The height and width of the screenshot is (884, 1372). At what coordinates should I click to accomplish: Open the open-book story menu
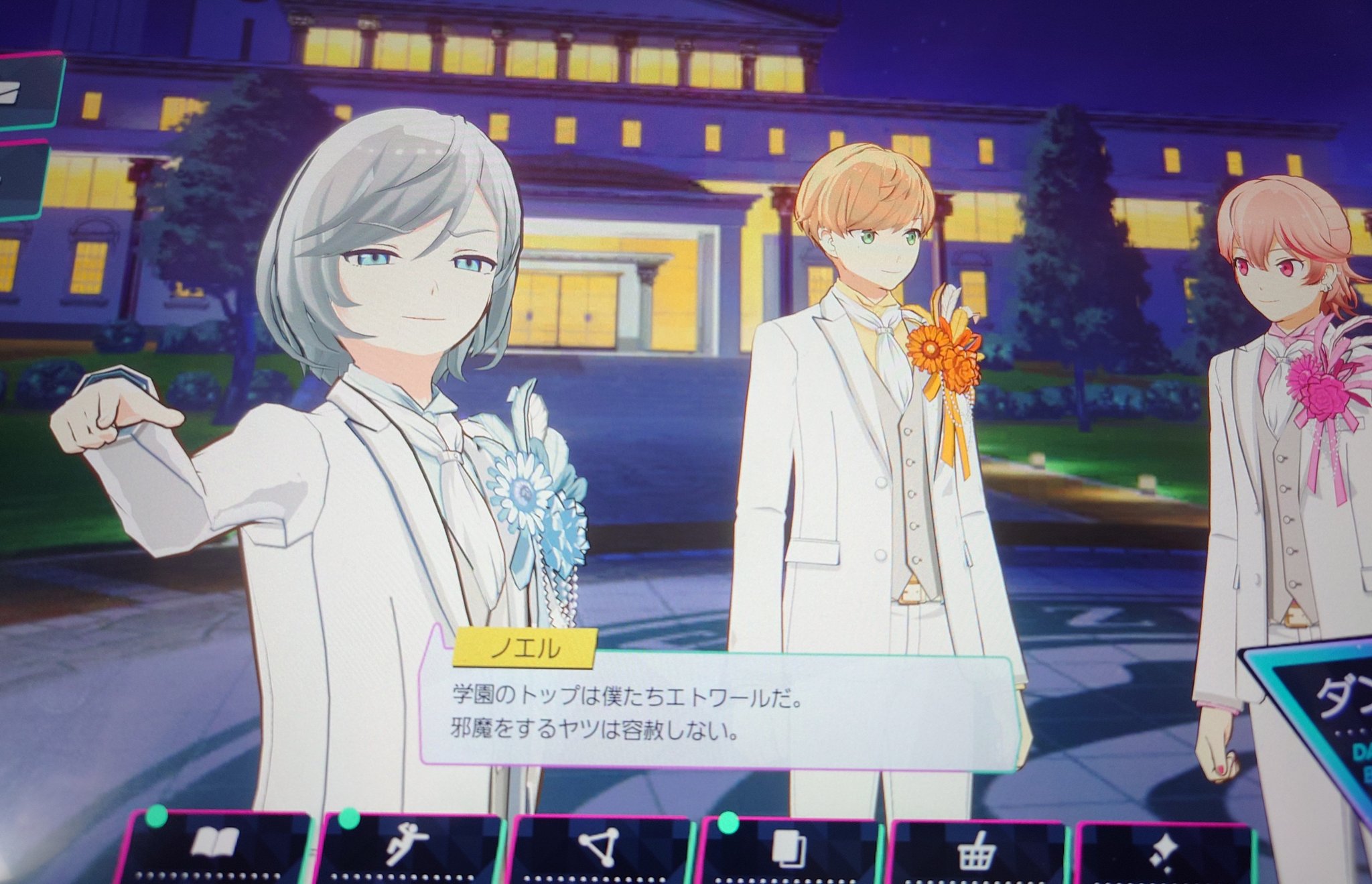tap(214, 846)
